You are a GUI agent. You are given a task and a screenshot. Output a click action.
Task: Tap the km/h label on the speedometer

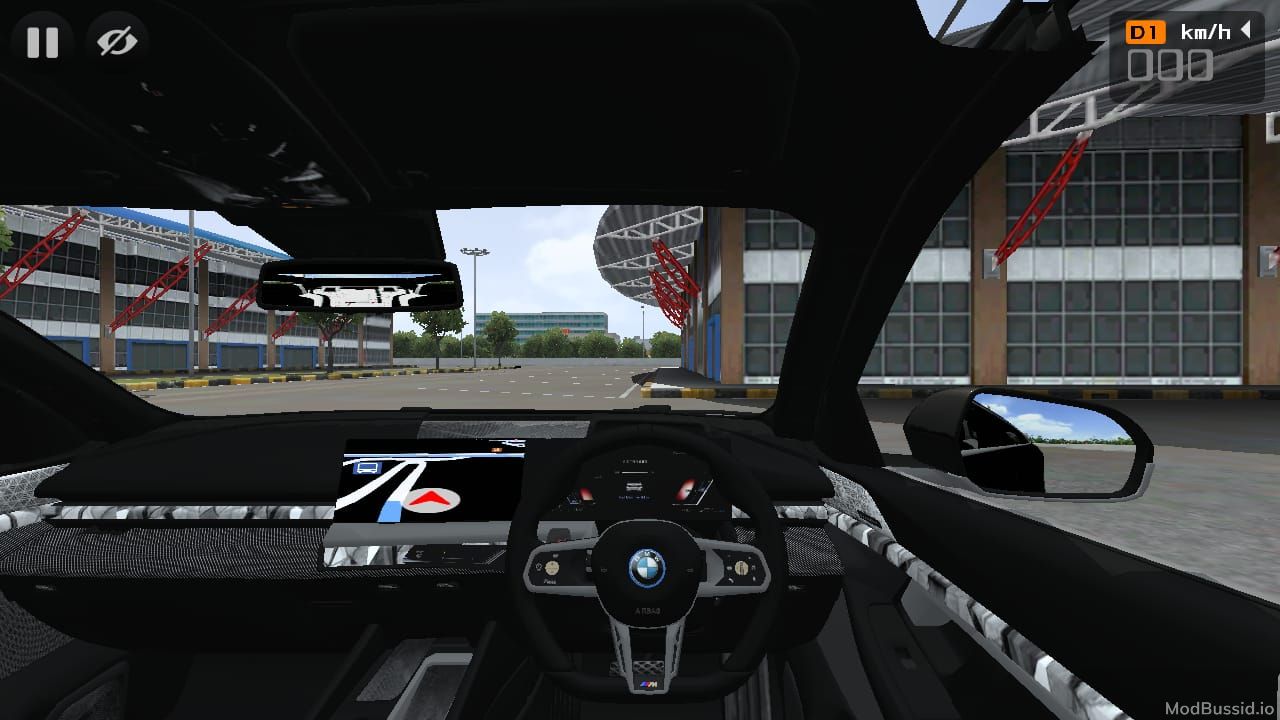pyautogui.click(x=1204, y=31)
